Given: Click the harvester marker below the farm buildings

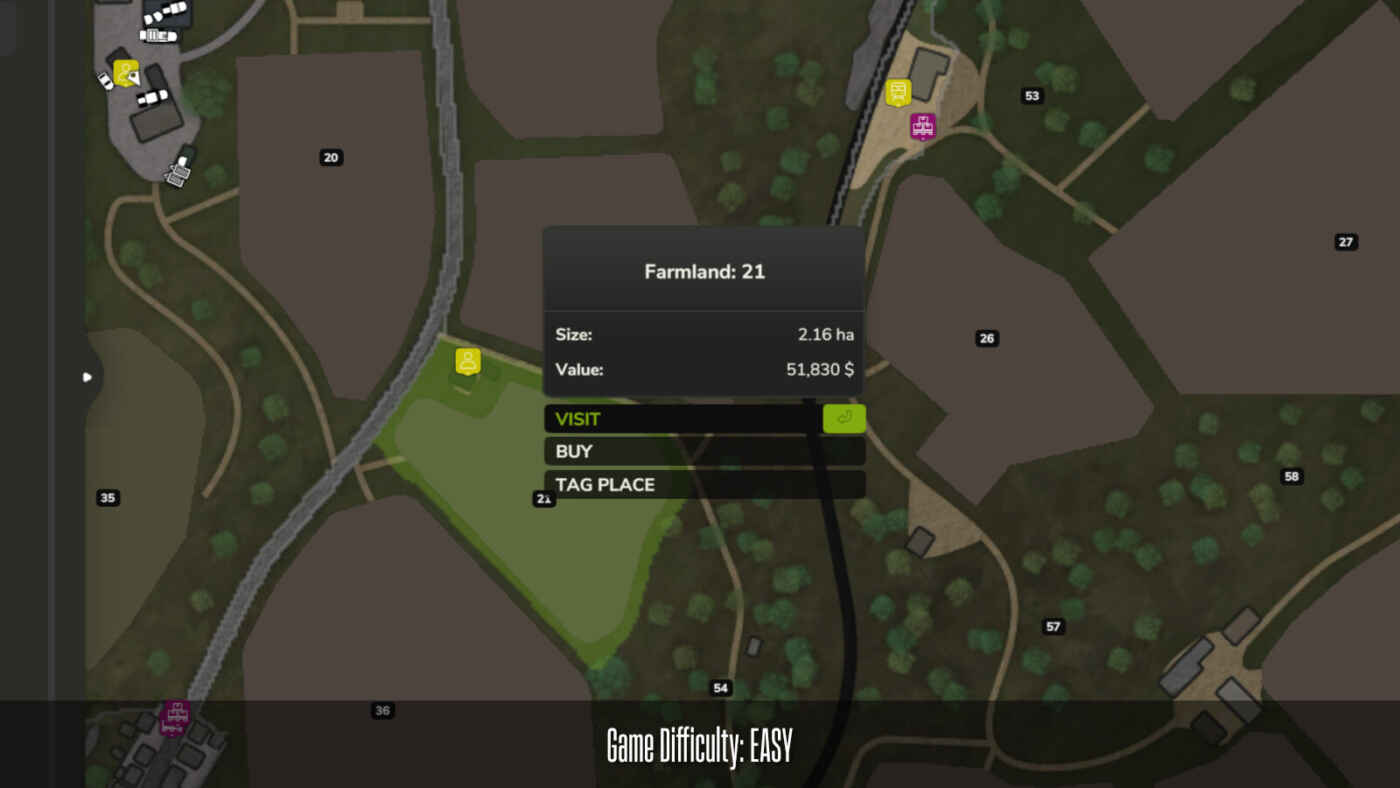Looking at the screenshot, I should pyautogui.click(x=178, y=172).
